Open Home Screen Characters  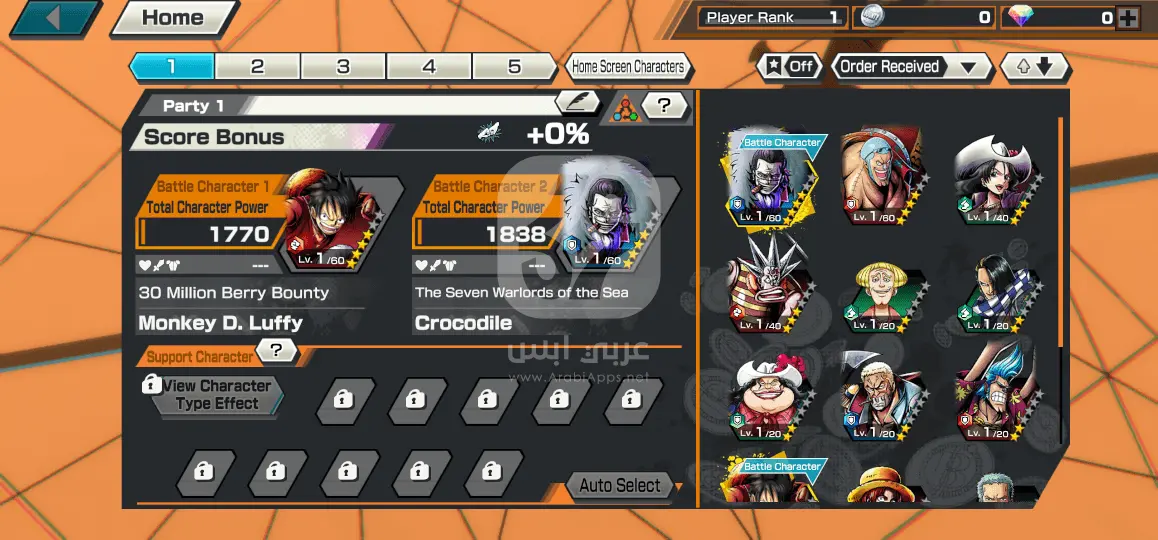(628, 67)
